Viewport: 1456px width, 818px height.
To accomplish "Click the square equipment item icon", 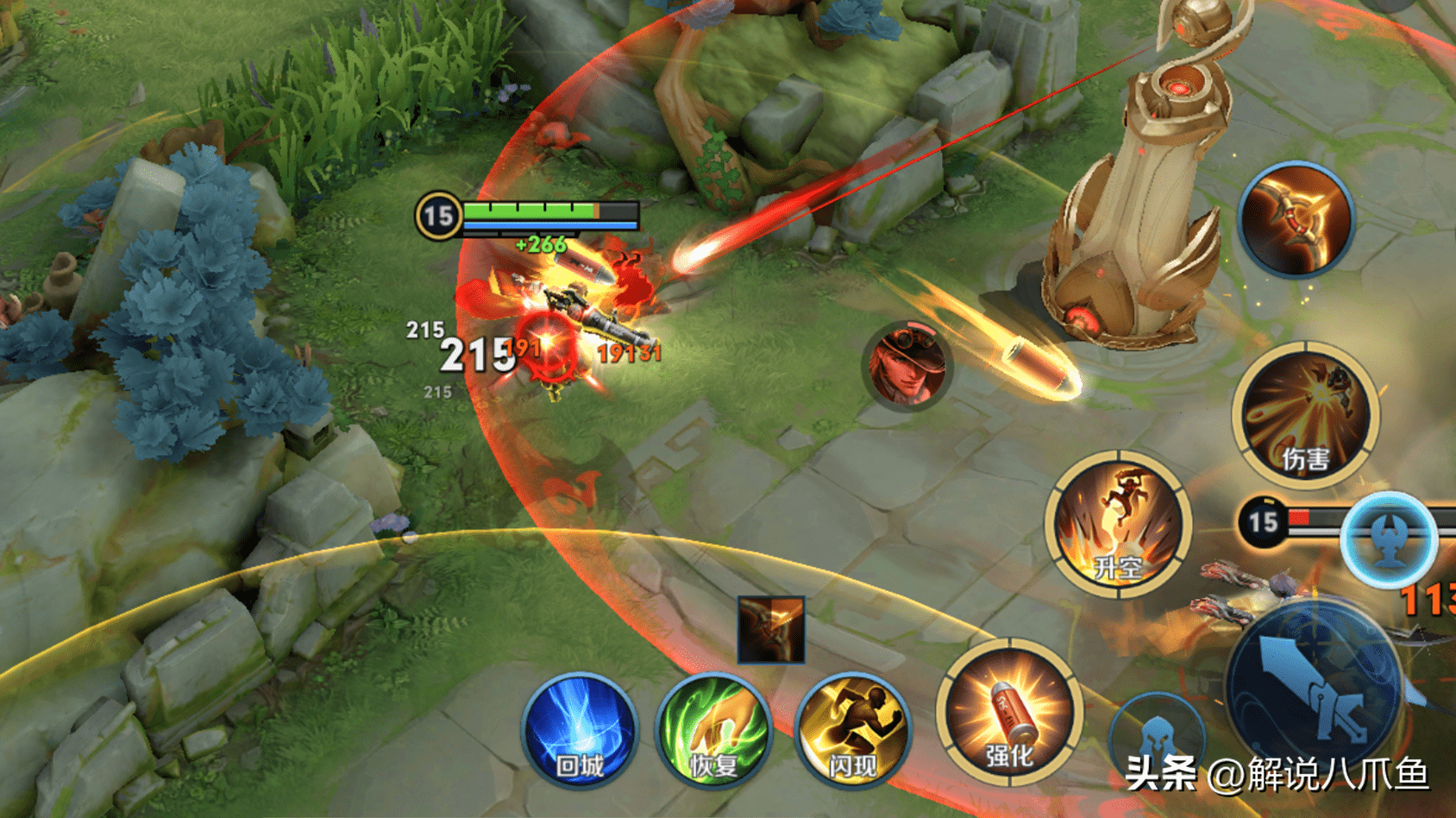I will (x=771, y=630).
